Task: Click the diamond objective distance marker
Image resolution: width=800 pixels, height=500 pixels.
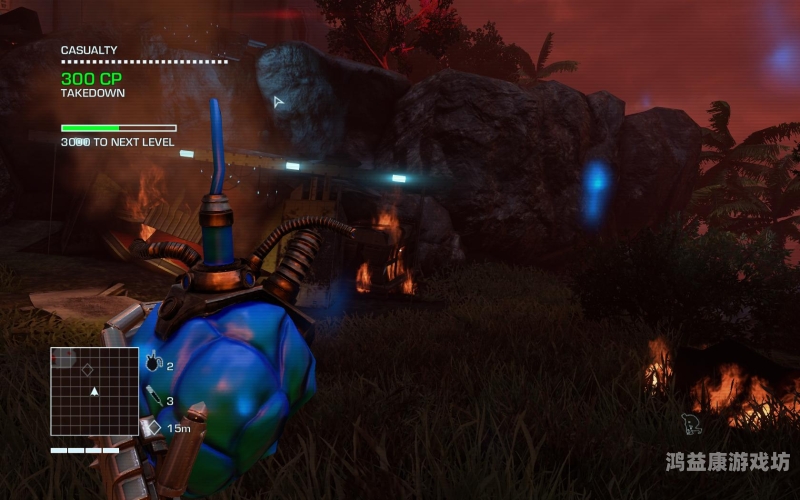Action: [x=153, y=427]
